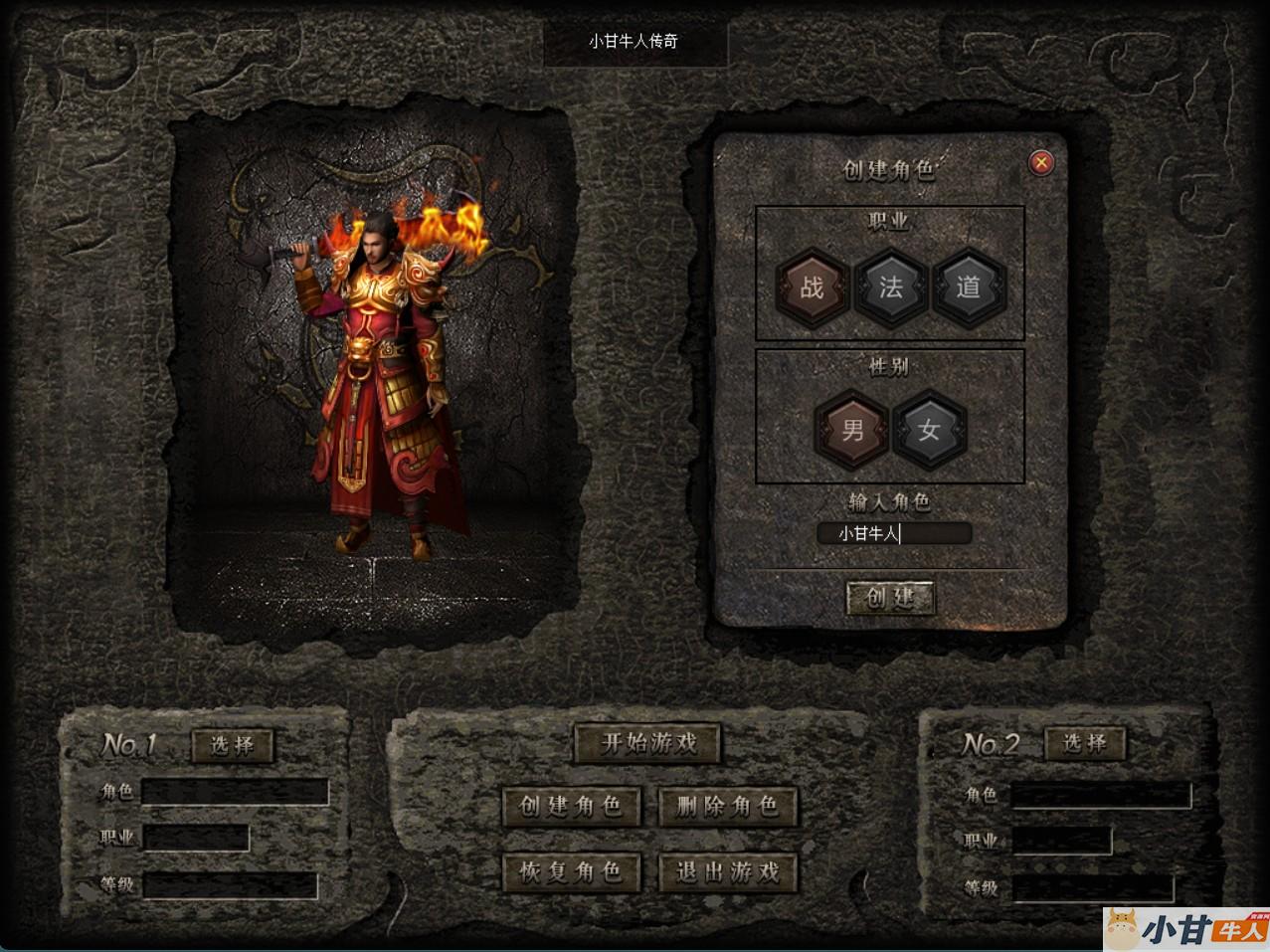Screen dimensions: 1270x952
Task: Click the 小甘牛人 logo watermark
Action: (x=1185, y=928)
